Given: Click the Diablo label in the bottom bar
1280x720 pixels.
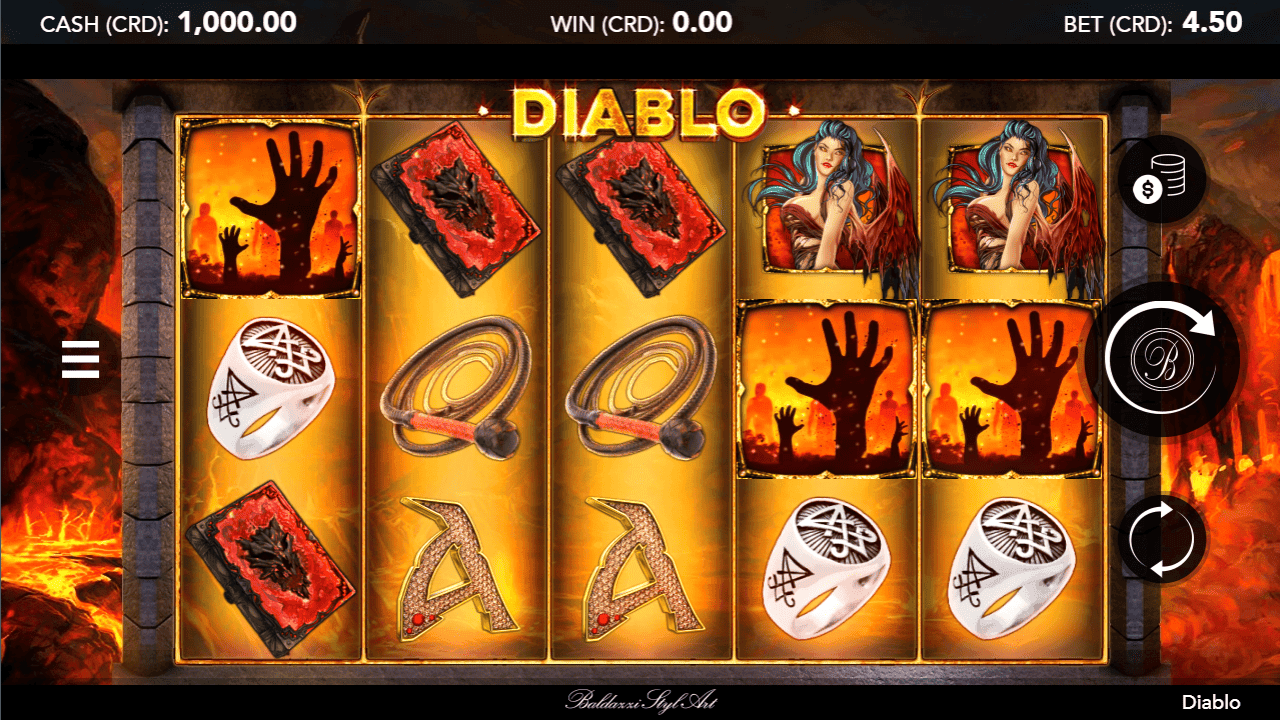Looking at the screenshot, I should (1209, 702).
